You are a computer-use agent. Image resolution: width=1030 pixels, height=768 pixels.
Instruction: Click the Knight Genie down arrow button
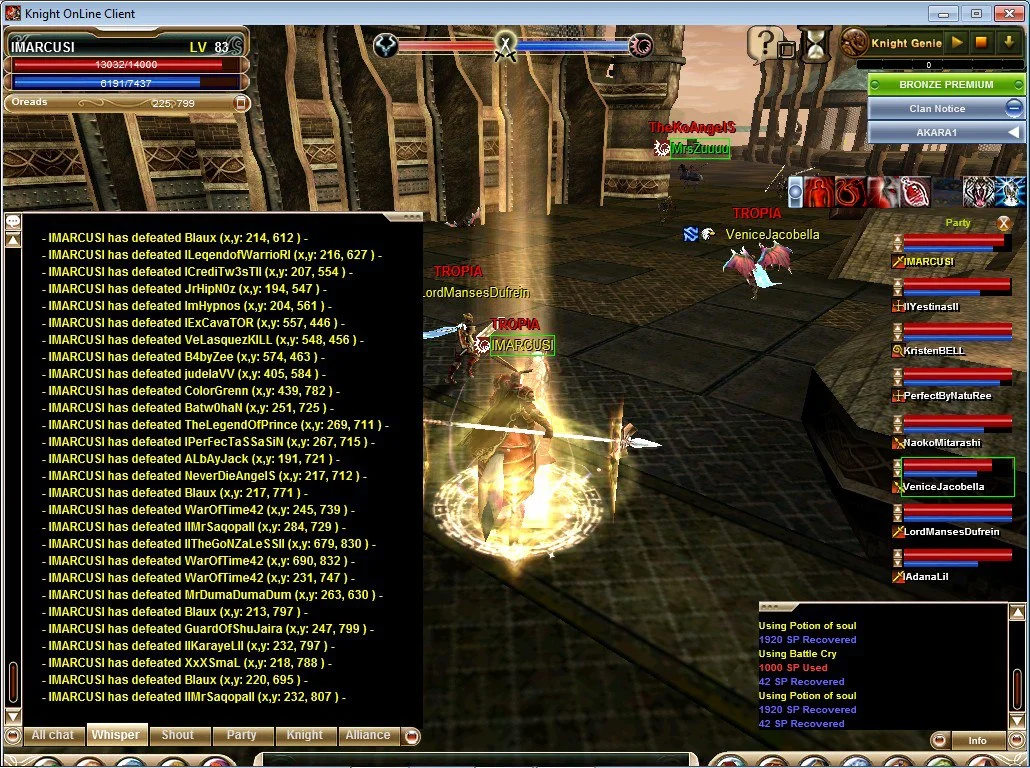(1008, 43)
